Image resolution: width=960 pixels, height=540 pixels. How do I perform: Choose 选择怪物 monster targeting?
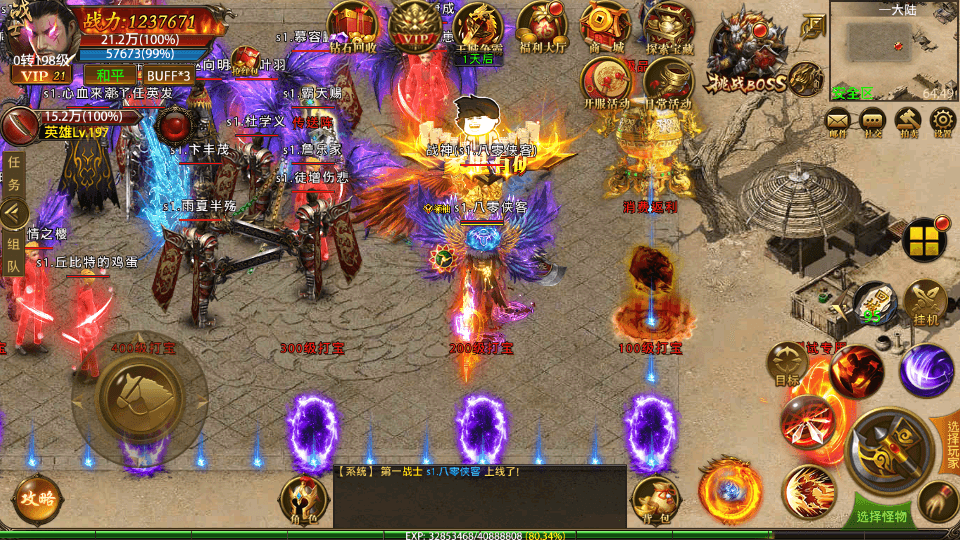(881, 516)
